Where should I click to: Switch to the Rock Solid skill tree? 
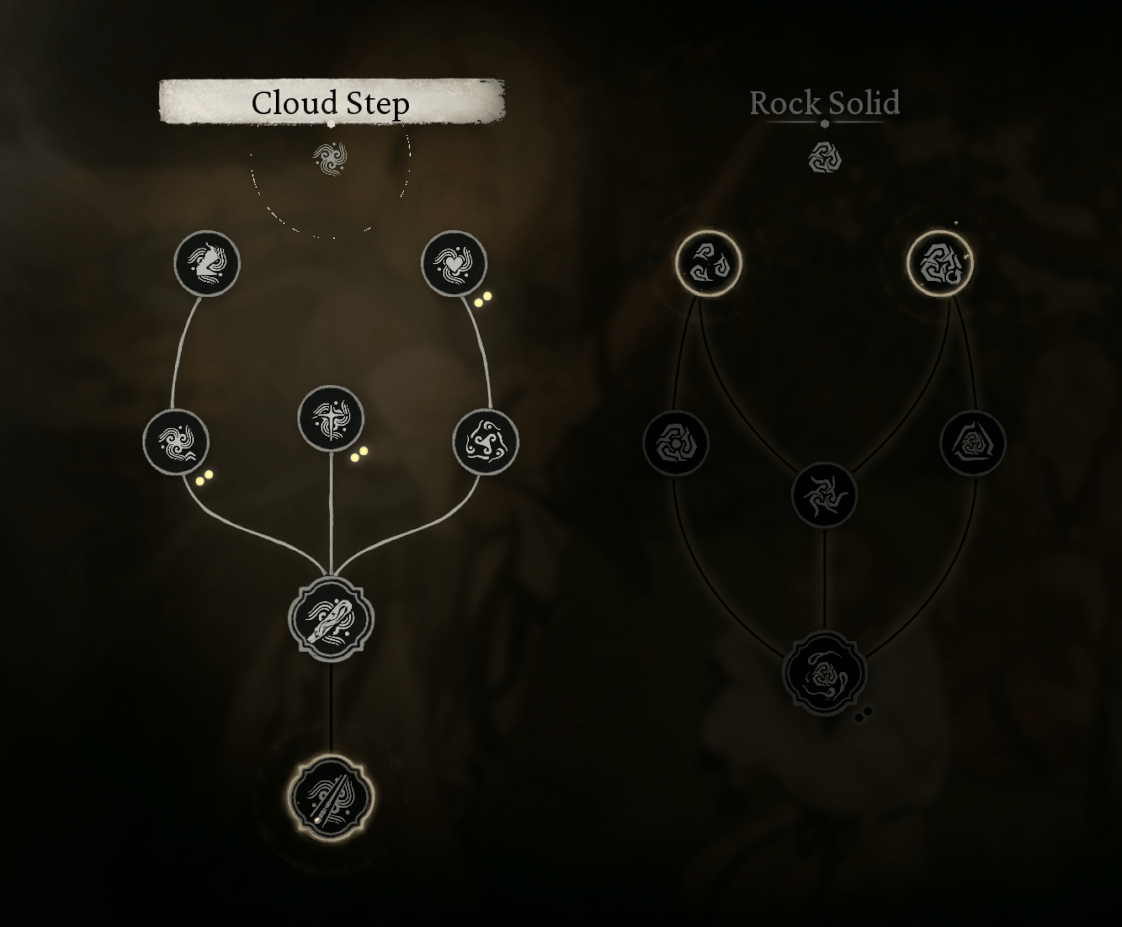824,102
